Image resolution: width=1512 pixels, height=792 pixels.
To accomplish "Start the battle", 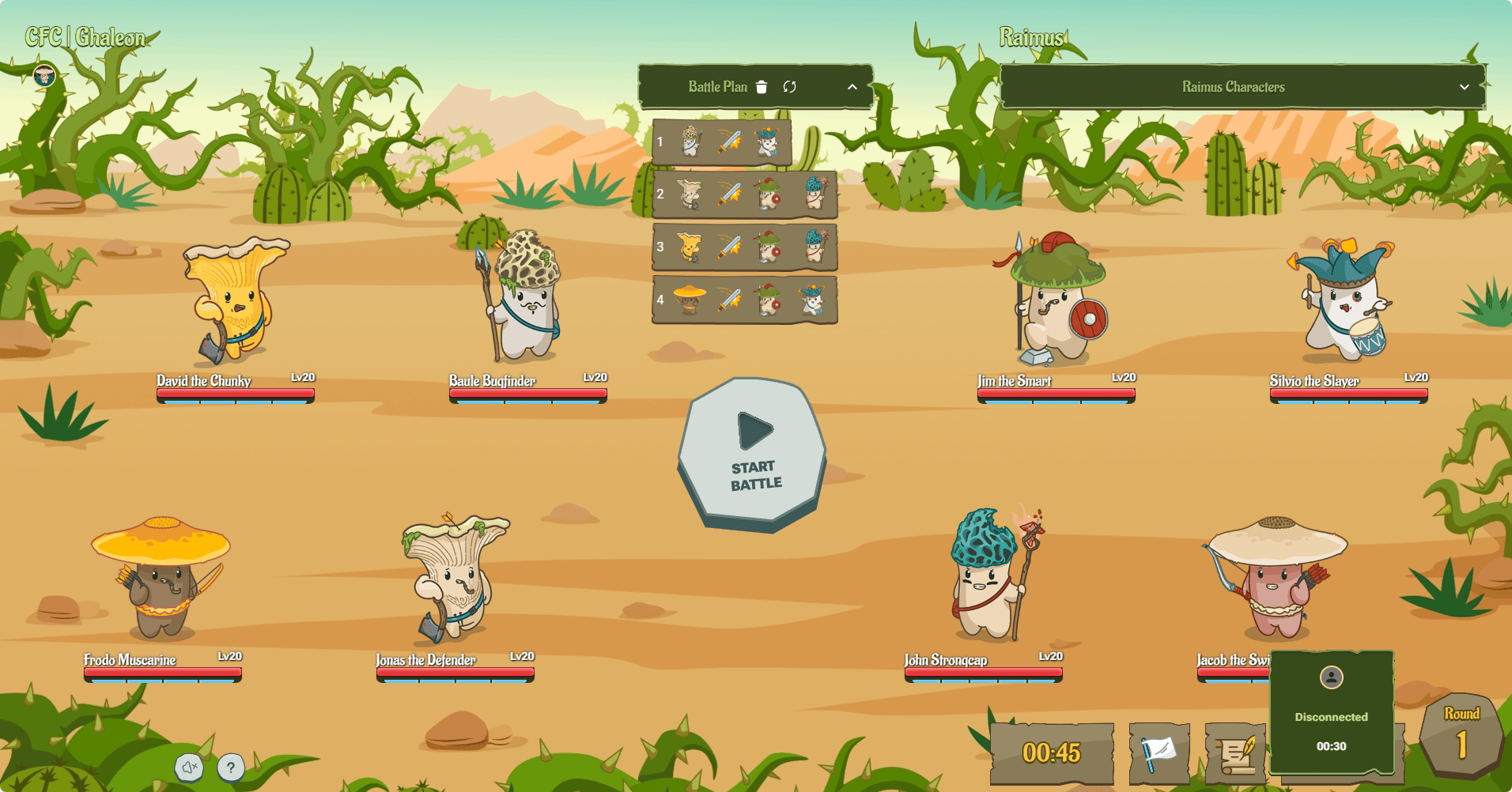I will tap(752, 452).
